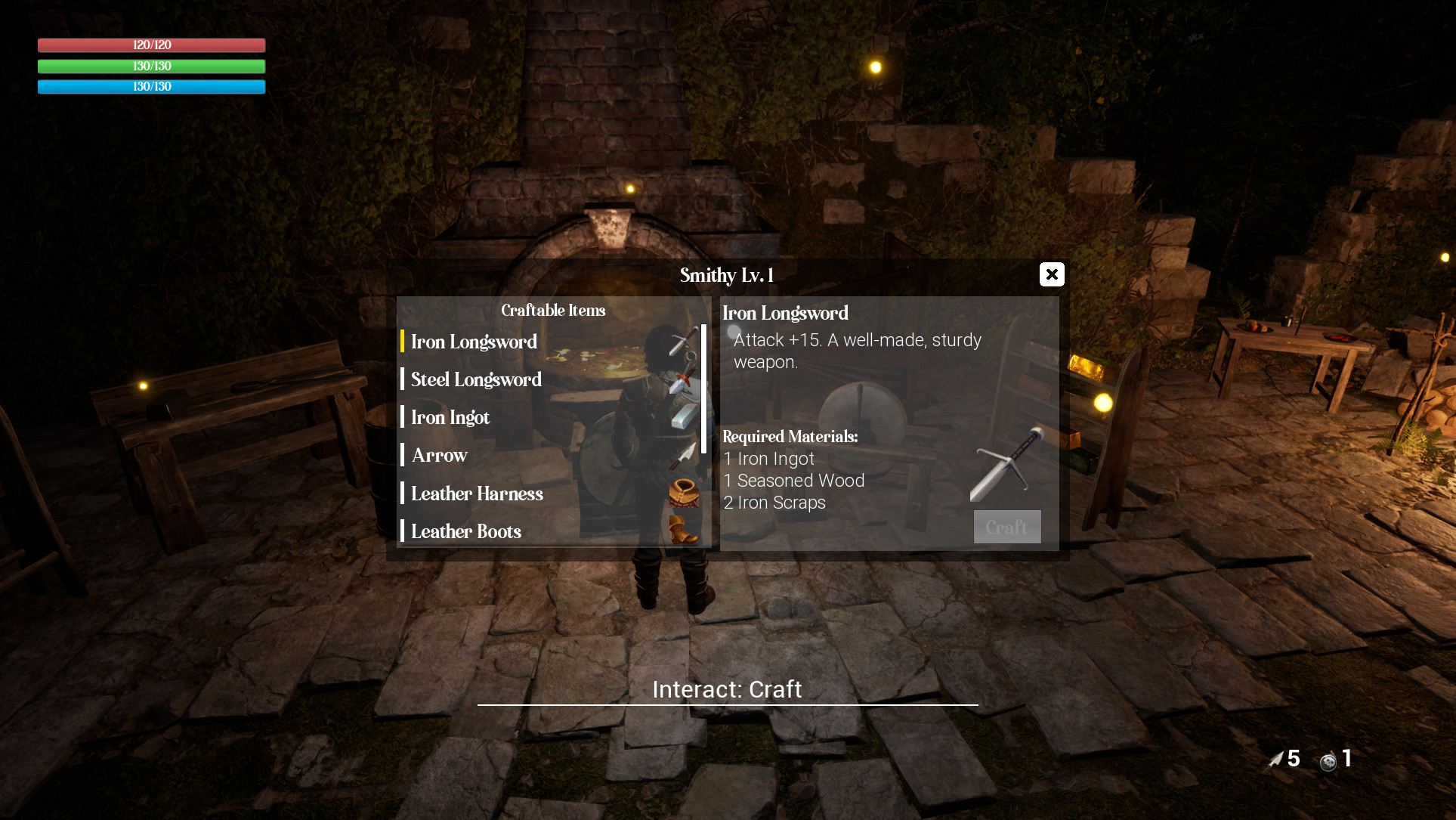Activate the Interact: Craft prompt
Image resolution: width=1456 pixels, height=820 pixels.
726,688
